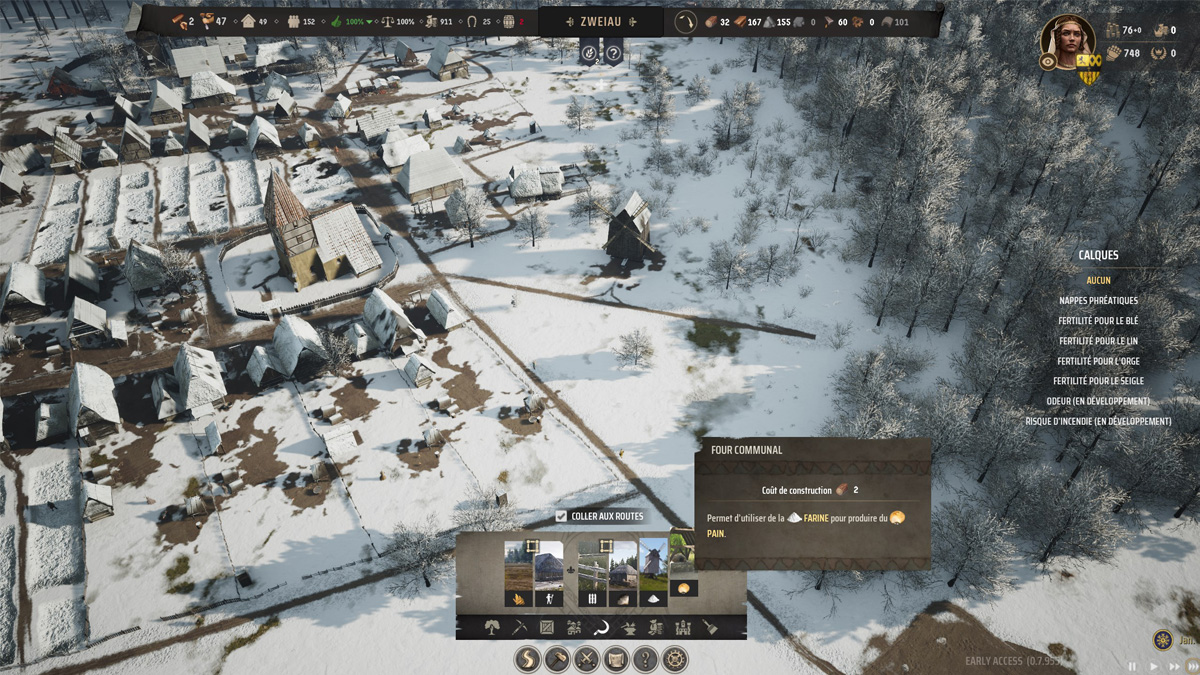Image resolution: width=1200 pixels, height=675 pixels.
Task: Open the gear settings button
Action: [676, 659]
